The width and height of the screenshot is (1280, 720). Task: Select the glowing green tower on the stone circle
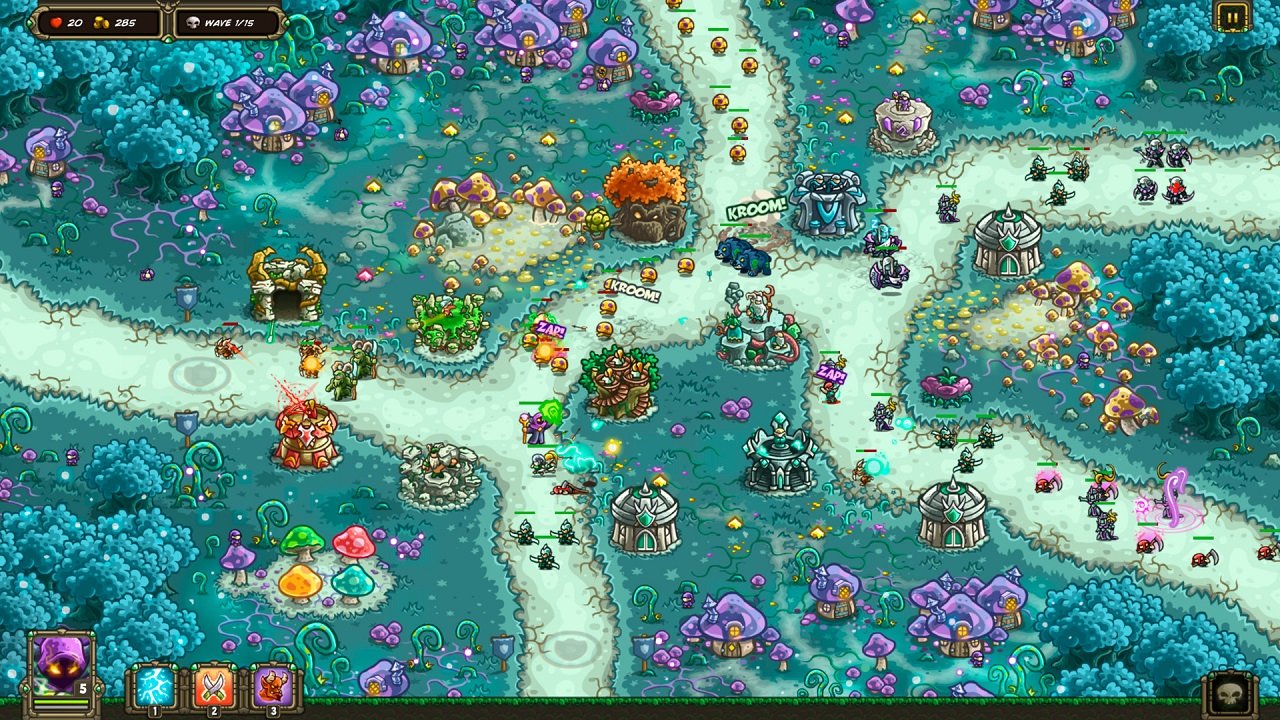coord(452,320)
